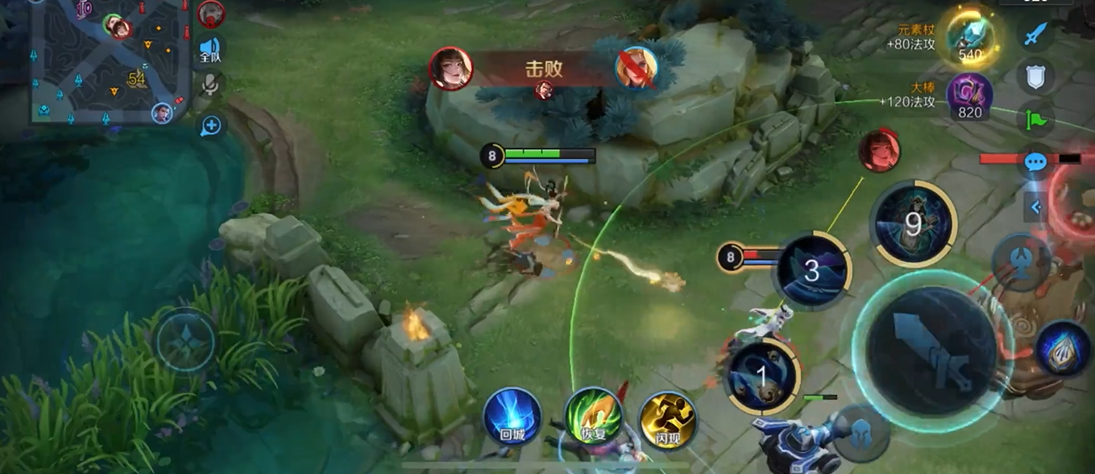Image resolution: width=1095 pixels, height=474 pixels.
Task: Activate the 恢复 heal spell
Action: 592,417
